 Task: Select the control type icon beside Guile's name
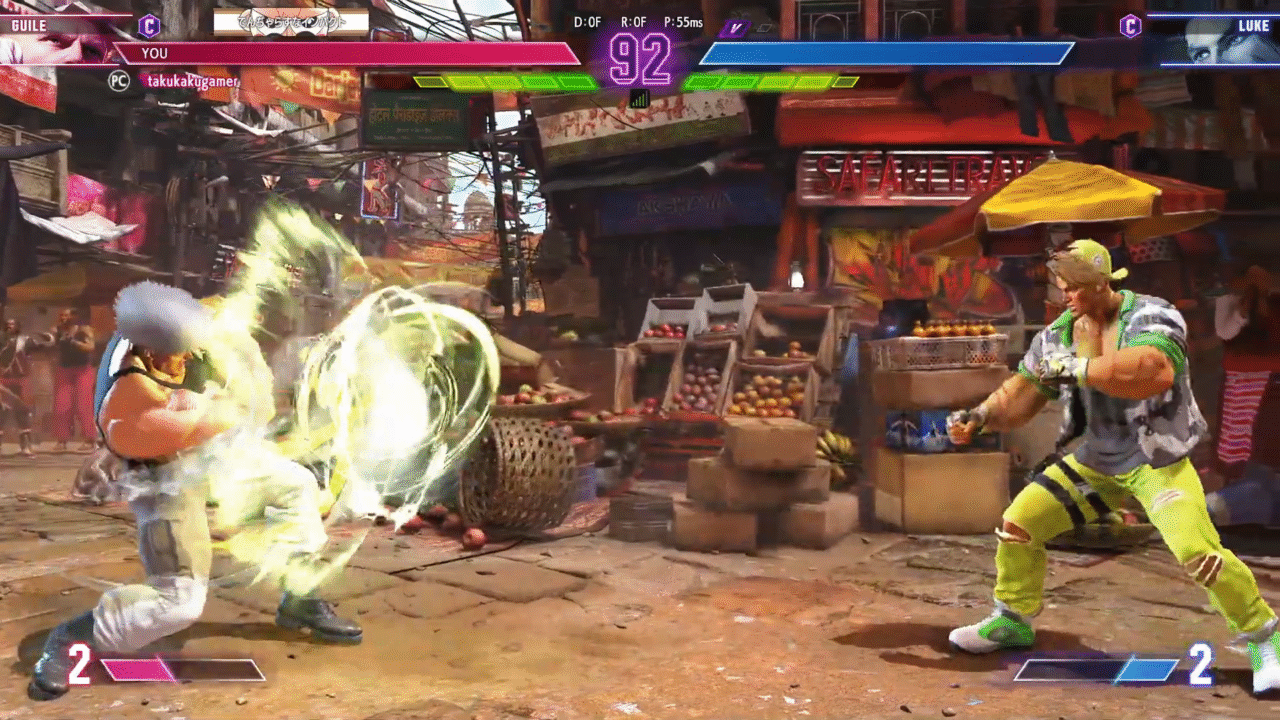click(x=149, y=25)
